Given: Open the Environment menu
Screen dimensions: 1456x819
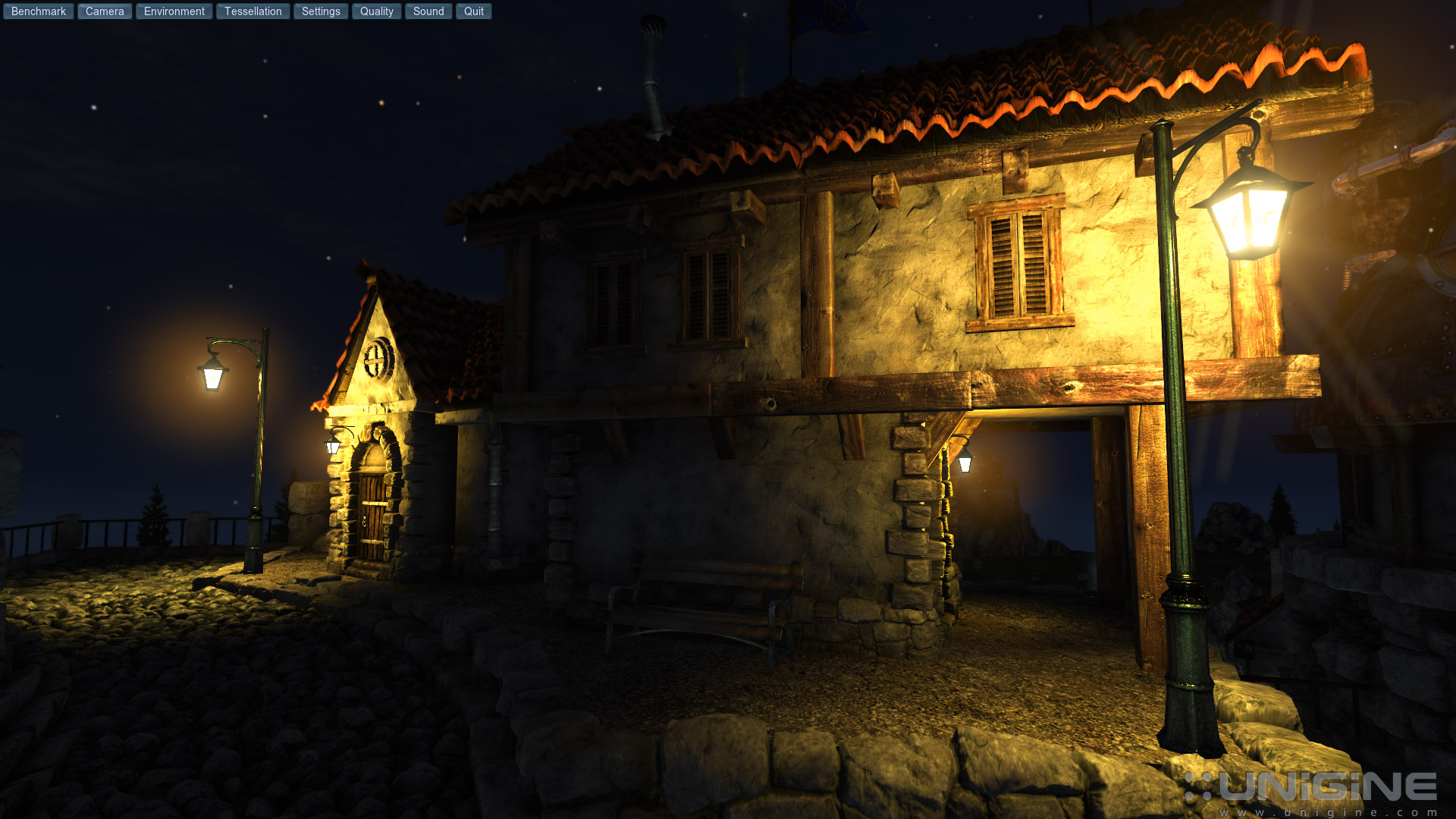Looking at the screenshot, I should tap(173, 11).
